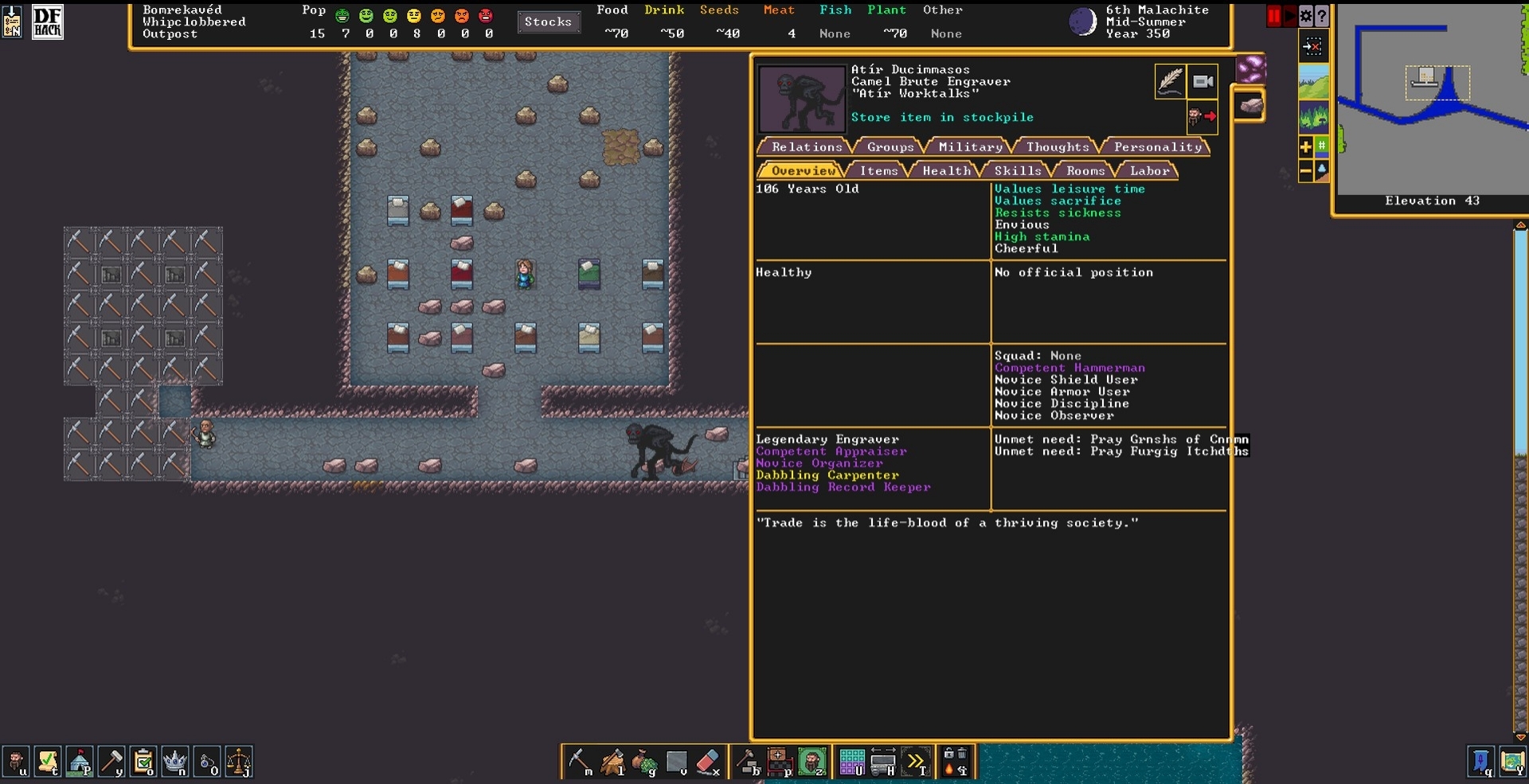Show the Personality tab

tap(1157, 147)
